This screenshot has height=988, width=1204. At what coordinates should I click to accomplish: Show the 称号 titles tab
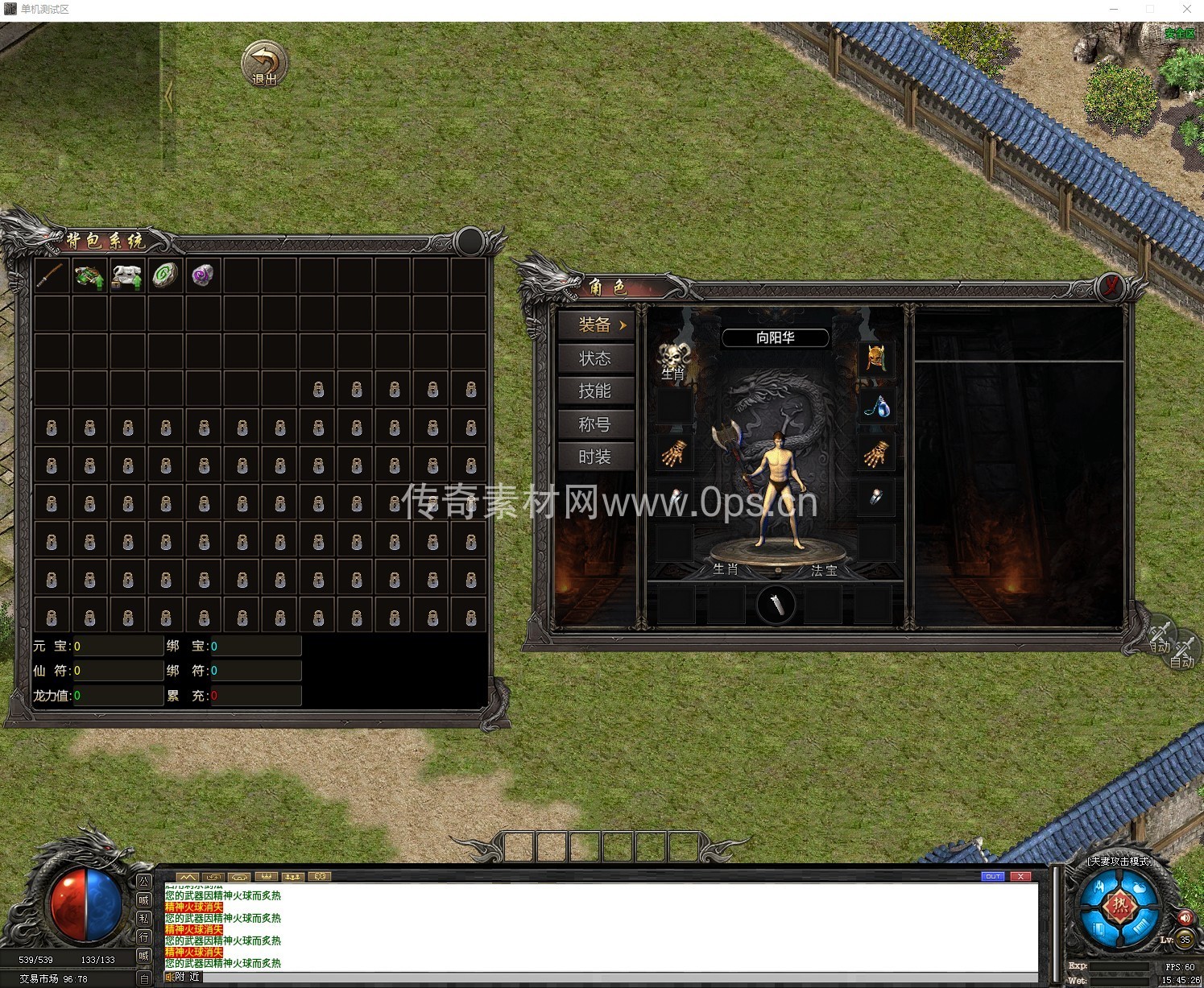click(595, 424)
